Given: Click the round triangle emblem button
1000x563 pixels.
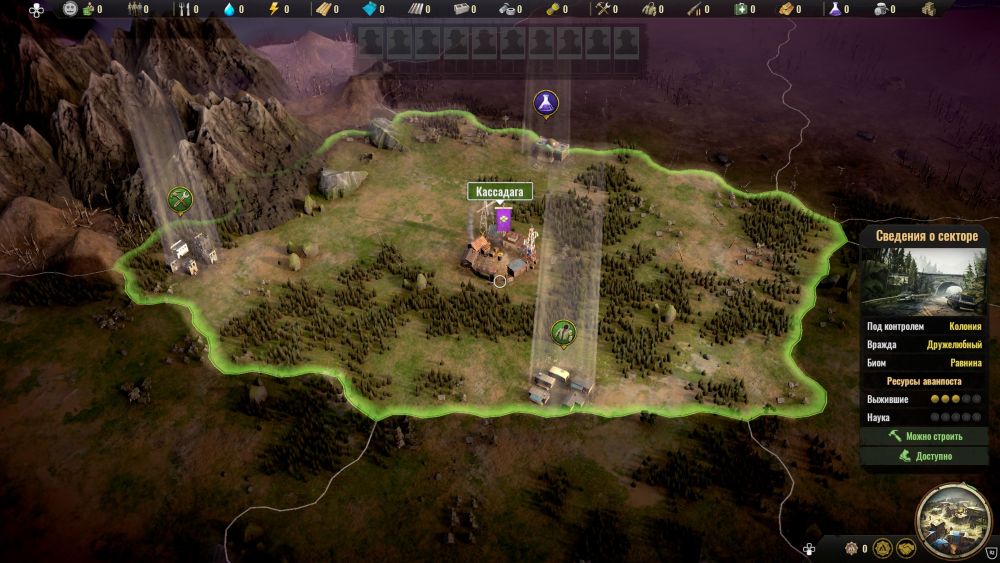Looking at the screenshot, I should pyautogui.click(x=882, y=549).
